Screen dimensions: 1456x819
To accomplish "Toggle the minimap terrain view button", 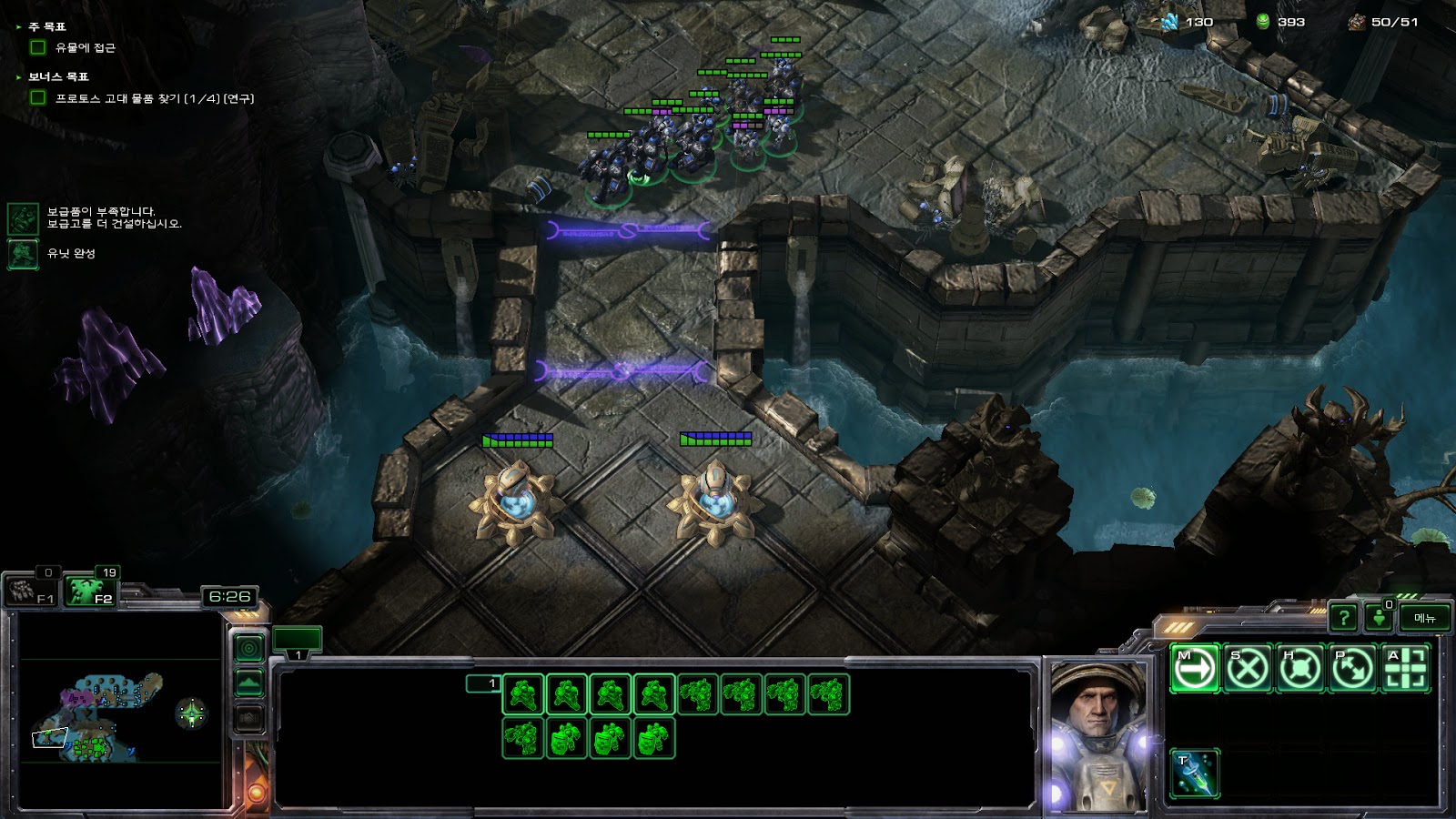I will coord(249,683).
